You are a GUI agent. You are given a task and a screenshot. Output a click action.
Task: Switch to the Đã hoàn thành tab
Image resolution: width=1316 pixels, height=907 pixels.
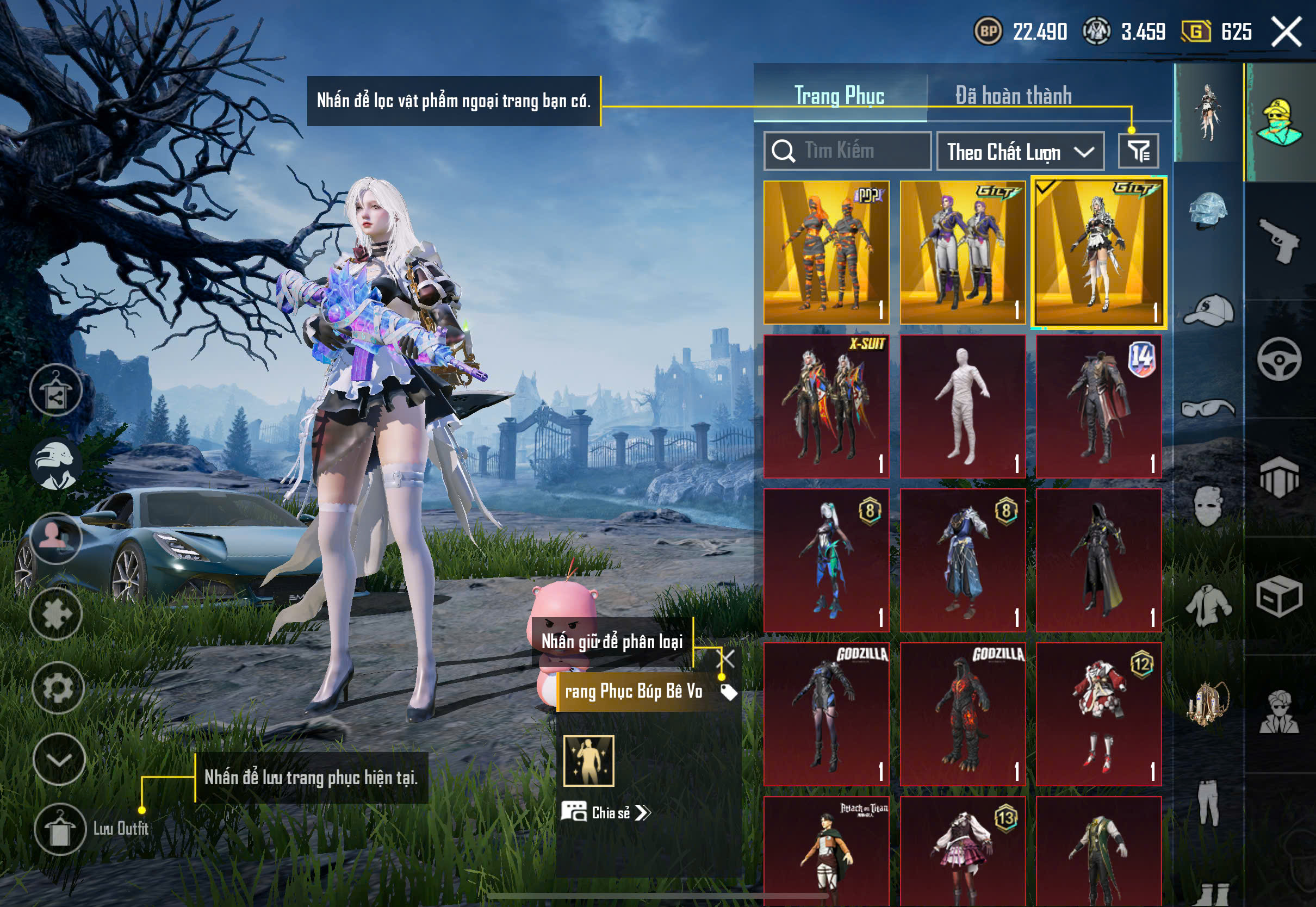coord(1013,96)
